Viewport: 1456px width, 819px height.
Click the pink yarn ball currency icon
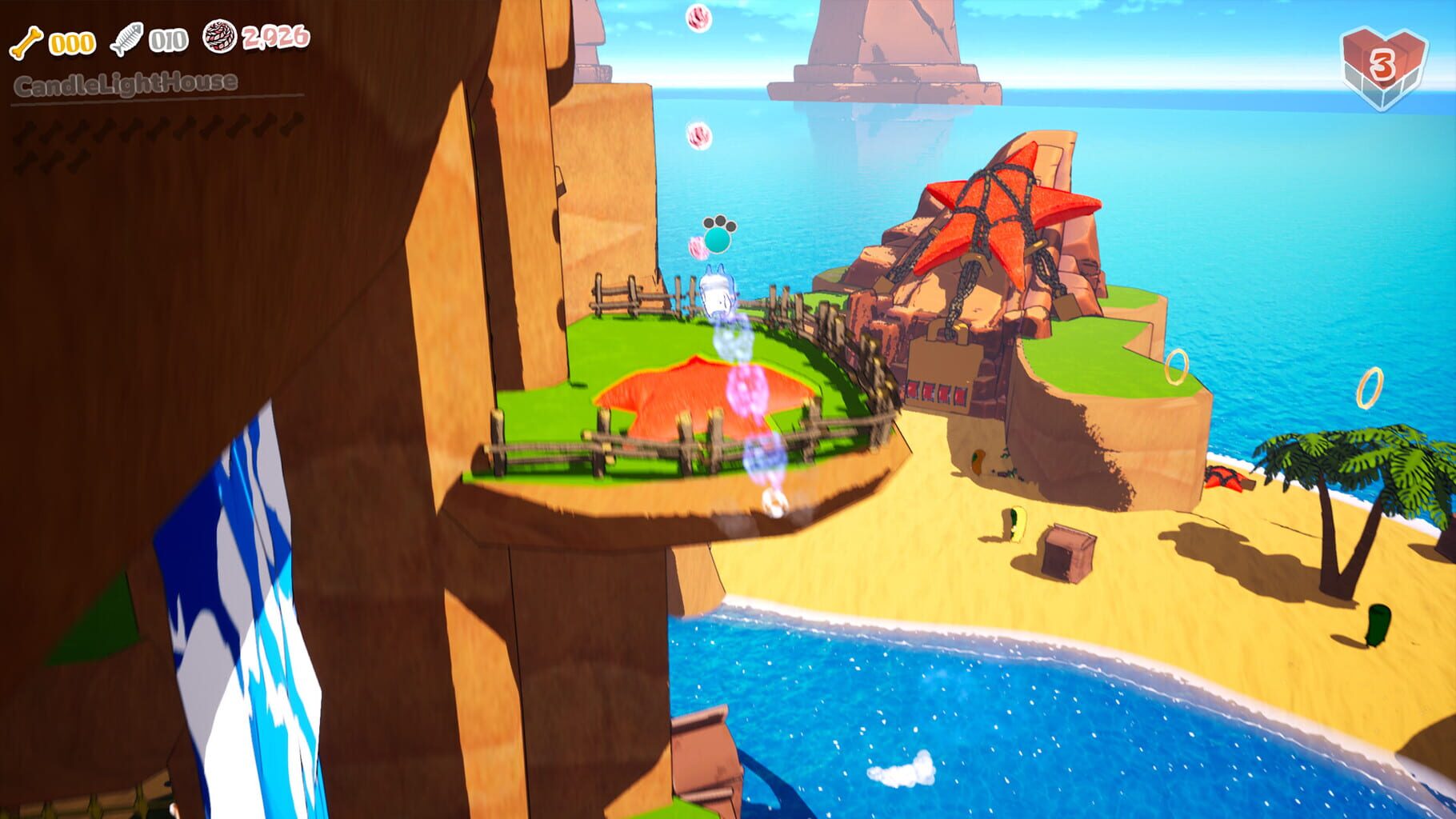[218, 38]
